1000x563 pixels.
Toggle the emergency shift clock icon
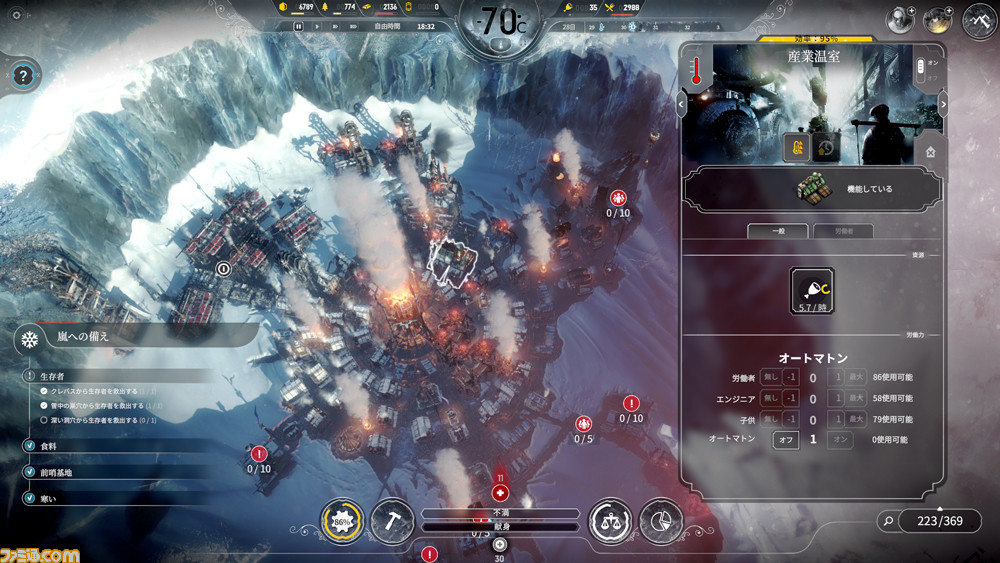click(x=825, y=147)
